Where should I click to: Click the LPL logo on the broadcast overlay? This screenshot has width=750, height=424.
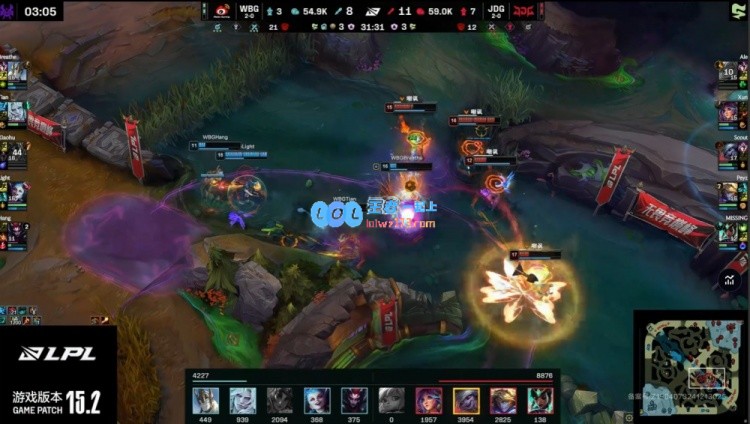[57, 353]
